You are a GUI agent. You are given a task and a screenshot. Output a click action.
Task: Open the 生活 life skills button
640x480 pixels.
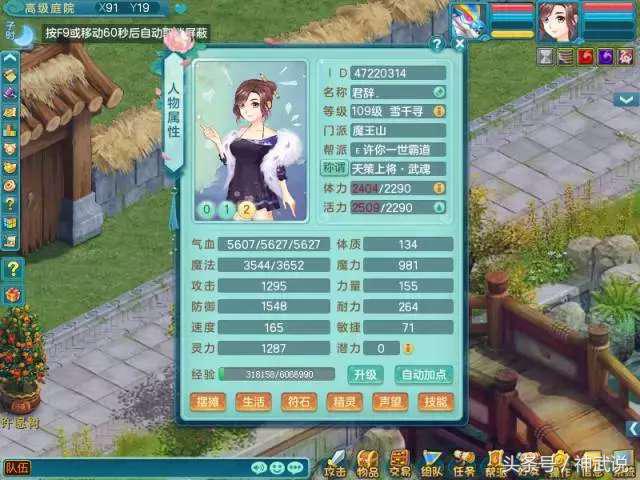click(254, 402)
